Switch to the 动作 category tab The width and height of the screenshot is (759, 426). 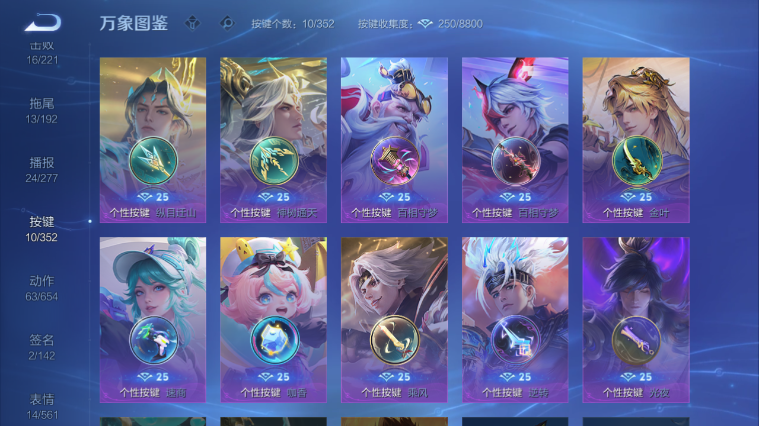pos(42,287)
